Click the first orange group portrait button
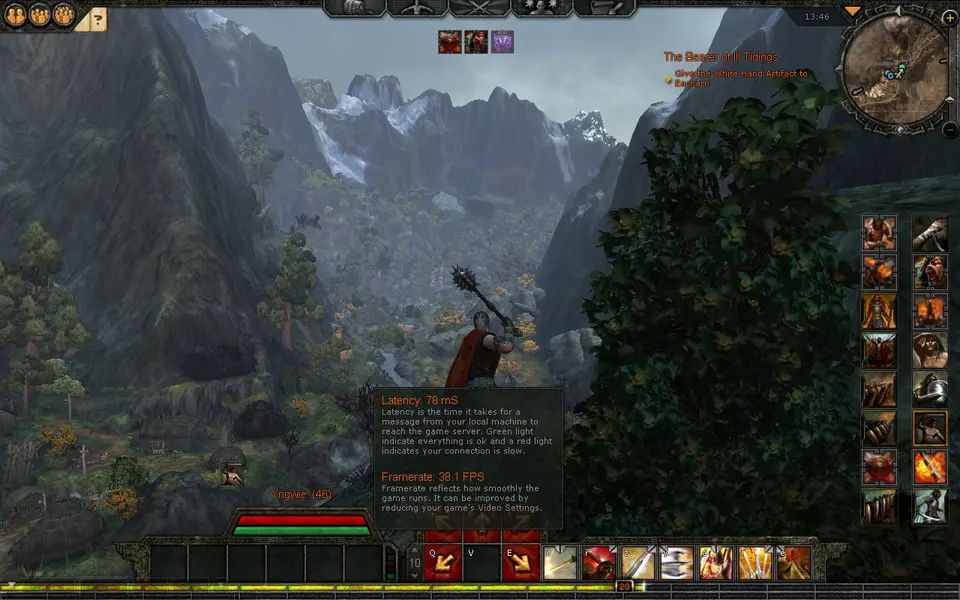The width and height of the screenshot is (960, 600). click(x=15, y=14)
